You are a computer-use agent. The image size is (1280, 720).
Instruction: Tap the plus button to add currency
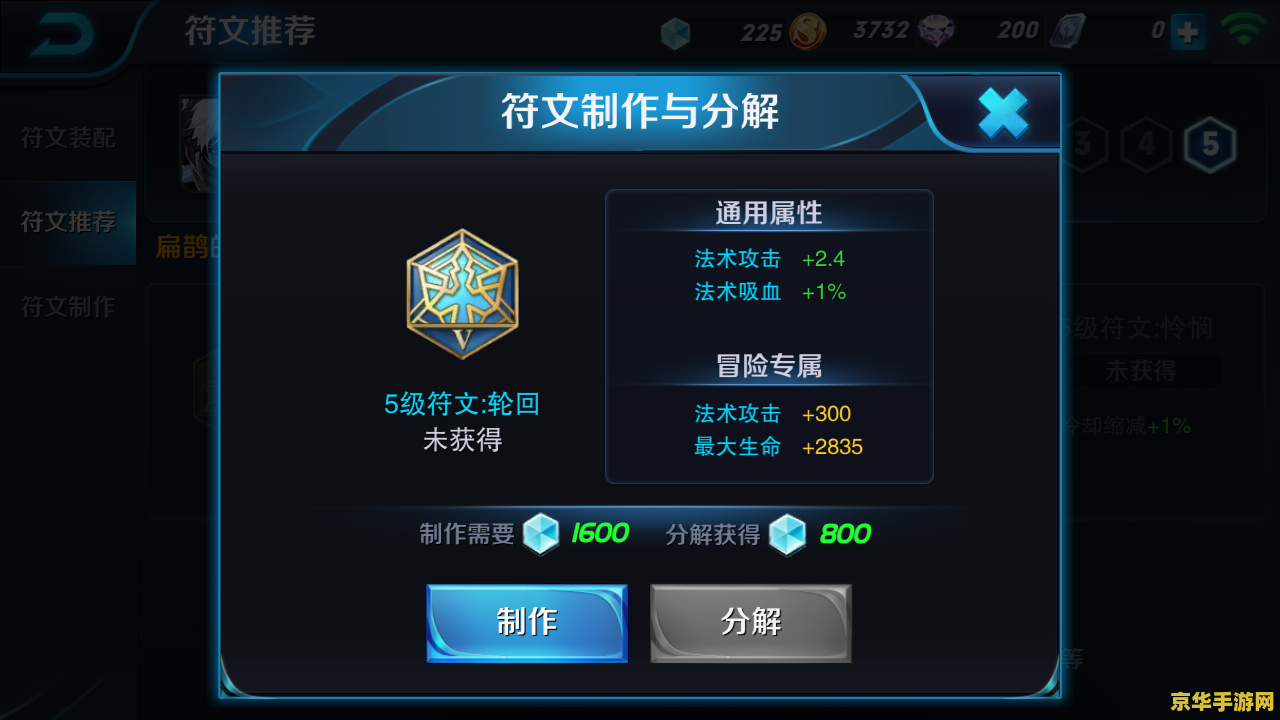point(1188,32)
